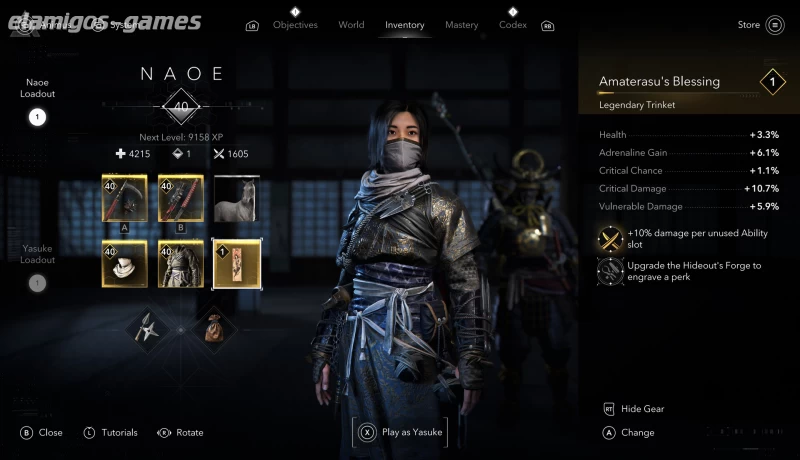Select the body armor slot

coord(181,263)
